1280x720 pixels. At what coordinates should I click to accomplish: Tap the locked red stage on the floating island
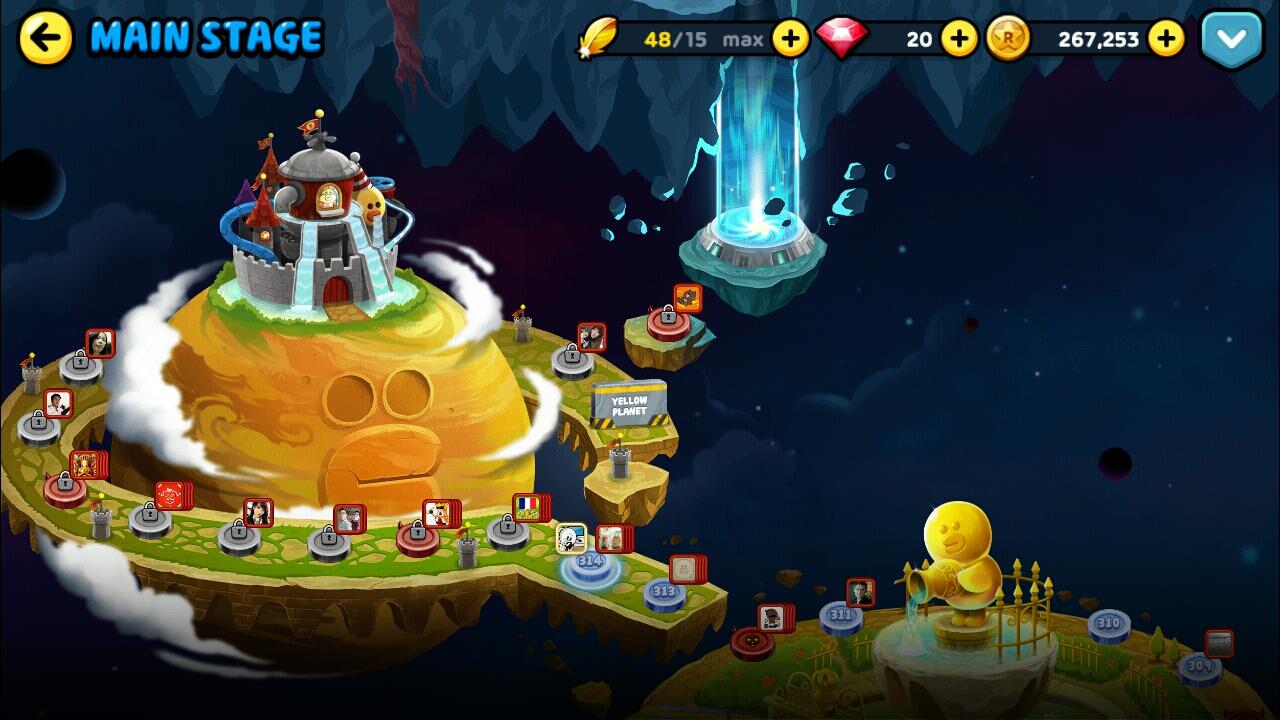tap(668, 323)
